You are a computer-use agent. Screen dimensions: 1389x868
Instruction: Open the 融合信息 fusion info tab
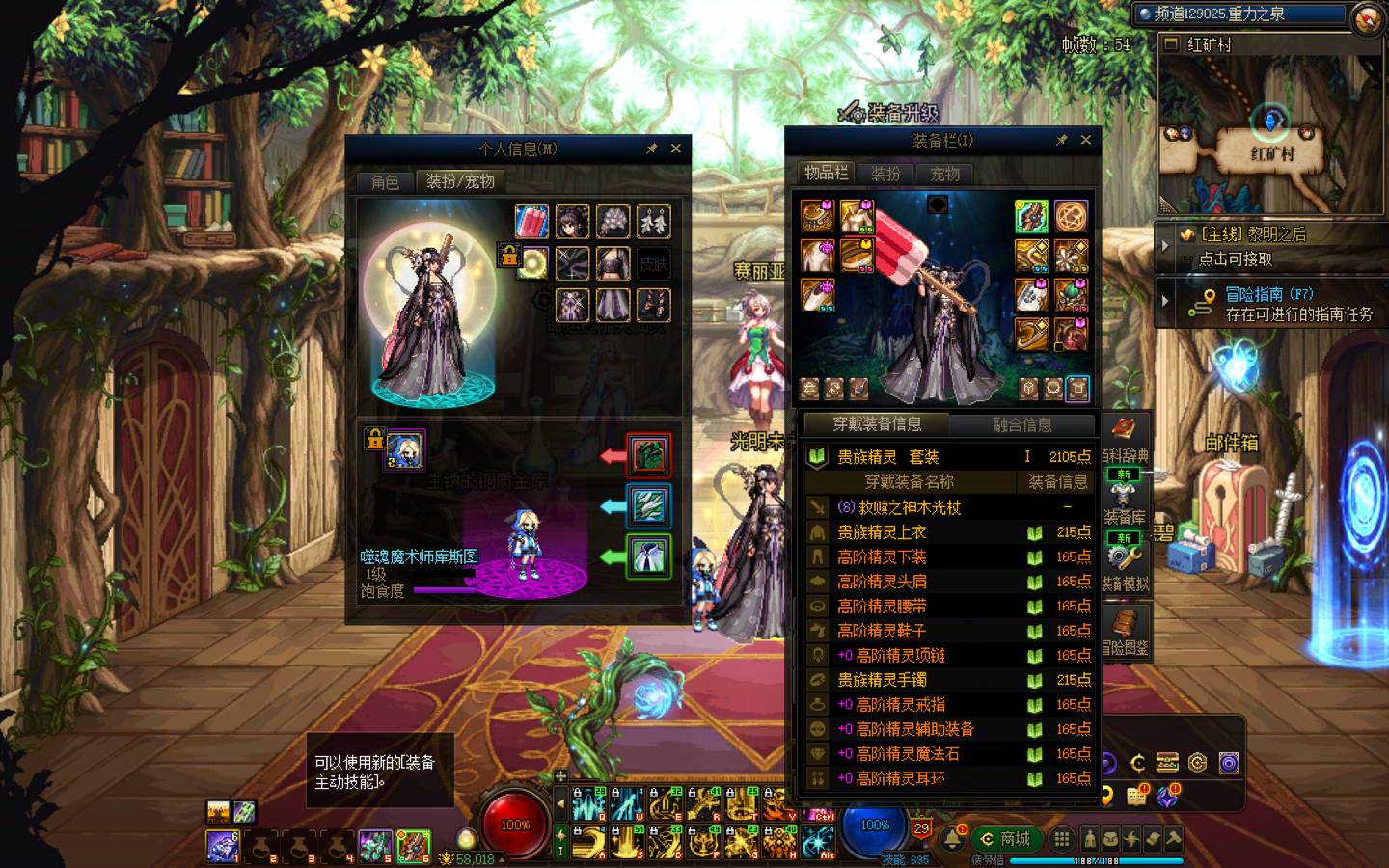click(1022, 424)
